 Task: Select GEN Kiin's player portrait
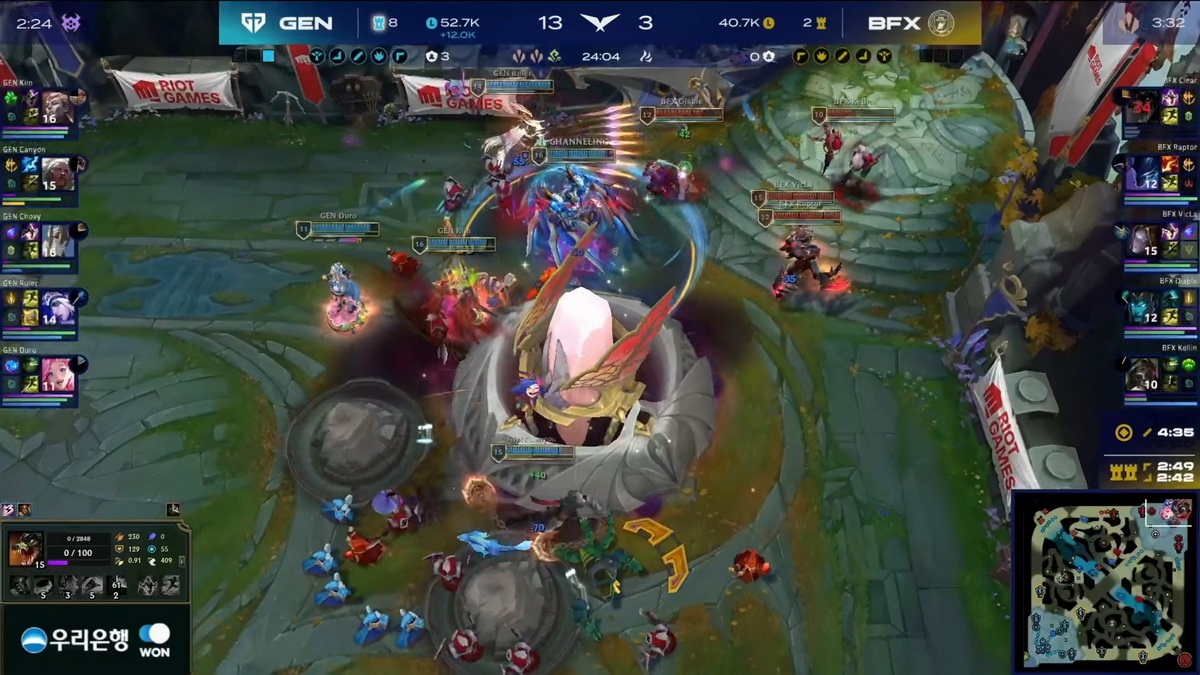pyautogui.click(x=57, y=106)
